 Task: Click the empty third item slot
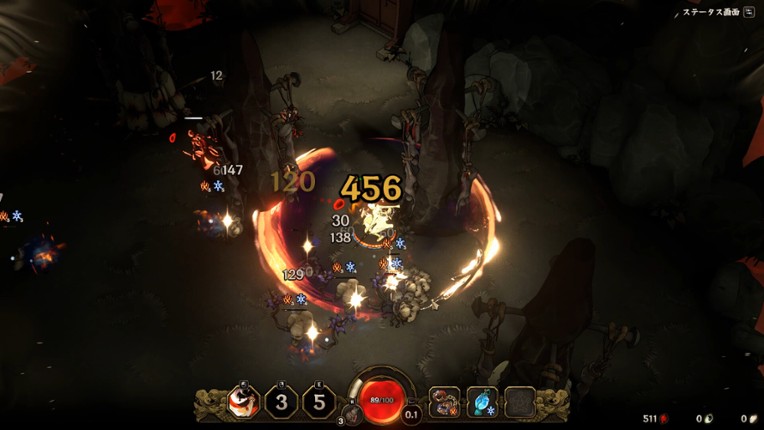pyautogui.click(x=520, y=402)
